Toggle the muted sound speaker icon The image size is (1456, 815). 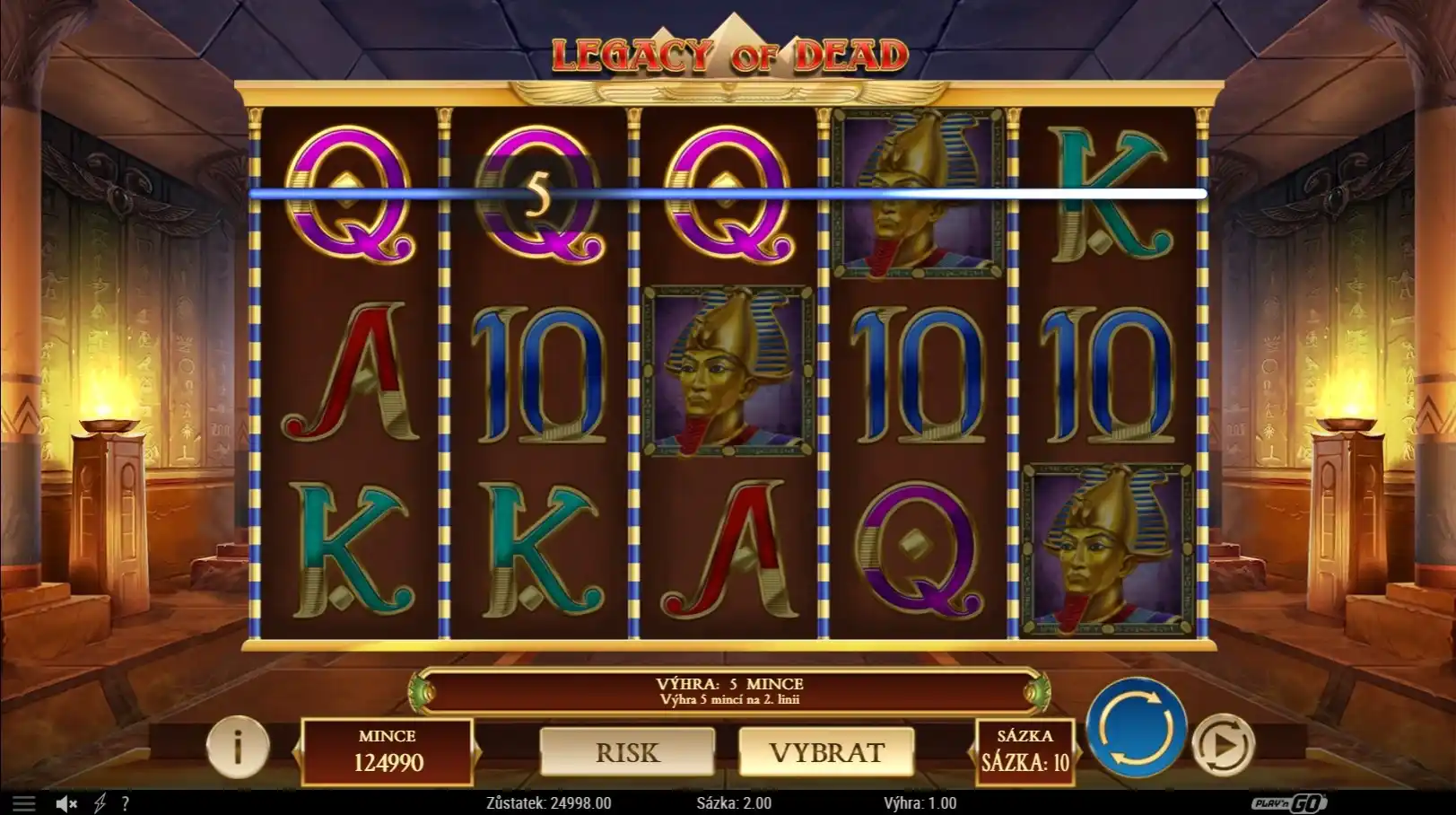click(66, 803)
